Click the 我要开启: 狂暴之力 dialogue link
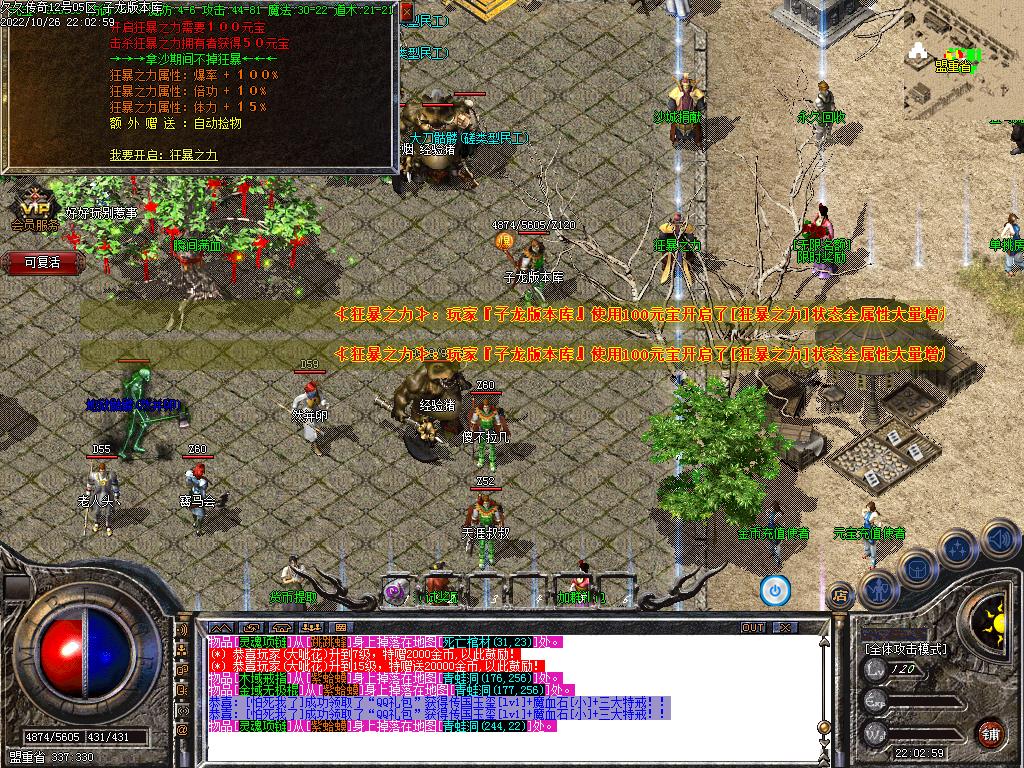The image size is (1024, 768). pyautogui.click(x=163, y=155)
